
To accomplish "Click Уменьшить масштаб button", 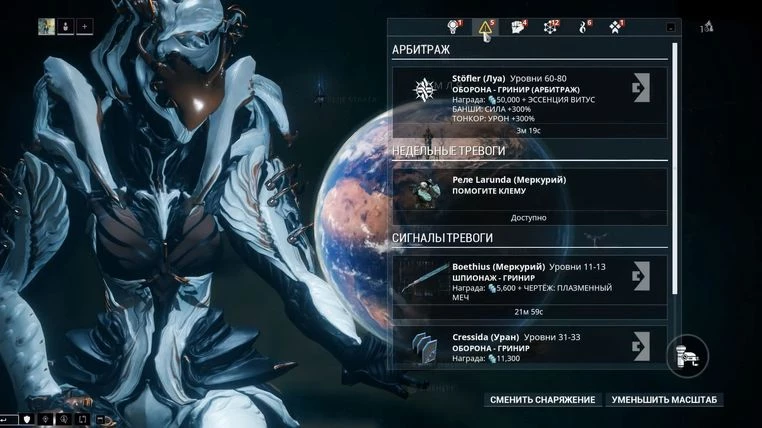I will pos(665,400).
